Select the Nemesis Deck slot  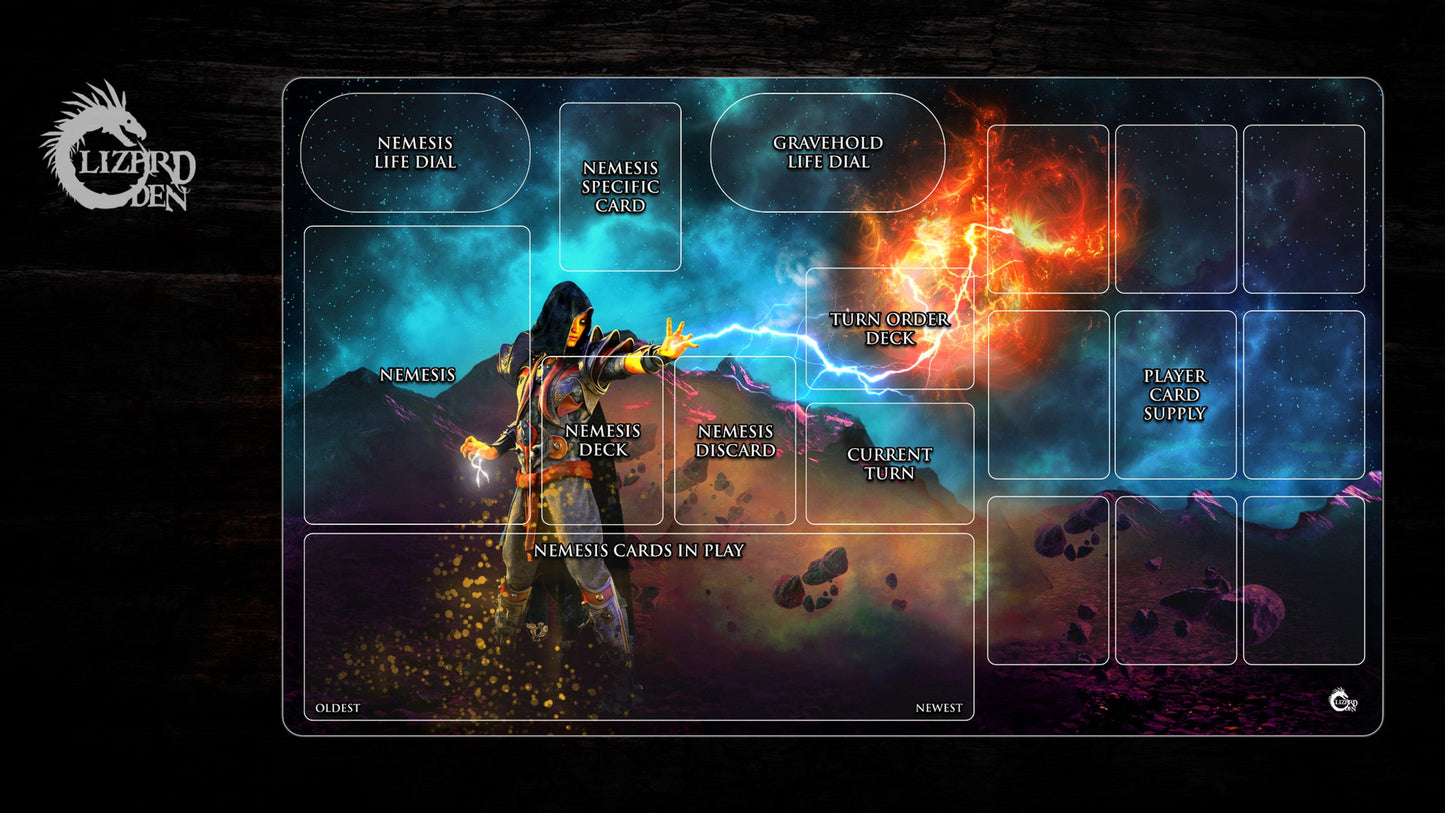click(x=602, y=440)
